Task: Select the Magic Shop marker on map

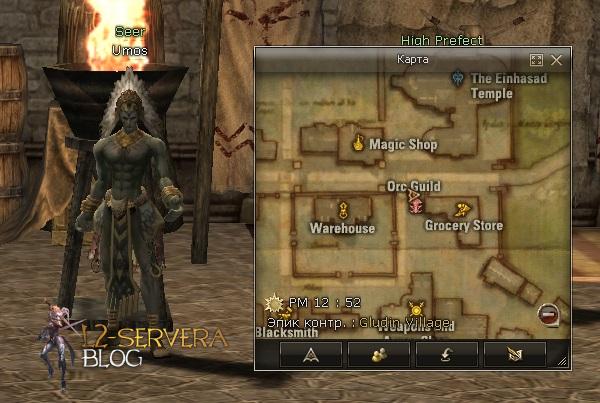Action: [357, 144]
